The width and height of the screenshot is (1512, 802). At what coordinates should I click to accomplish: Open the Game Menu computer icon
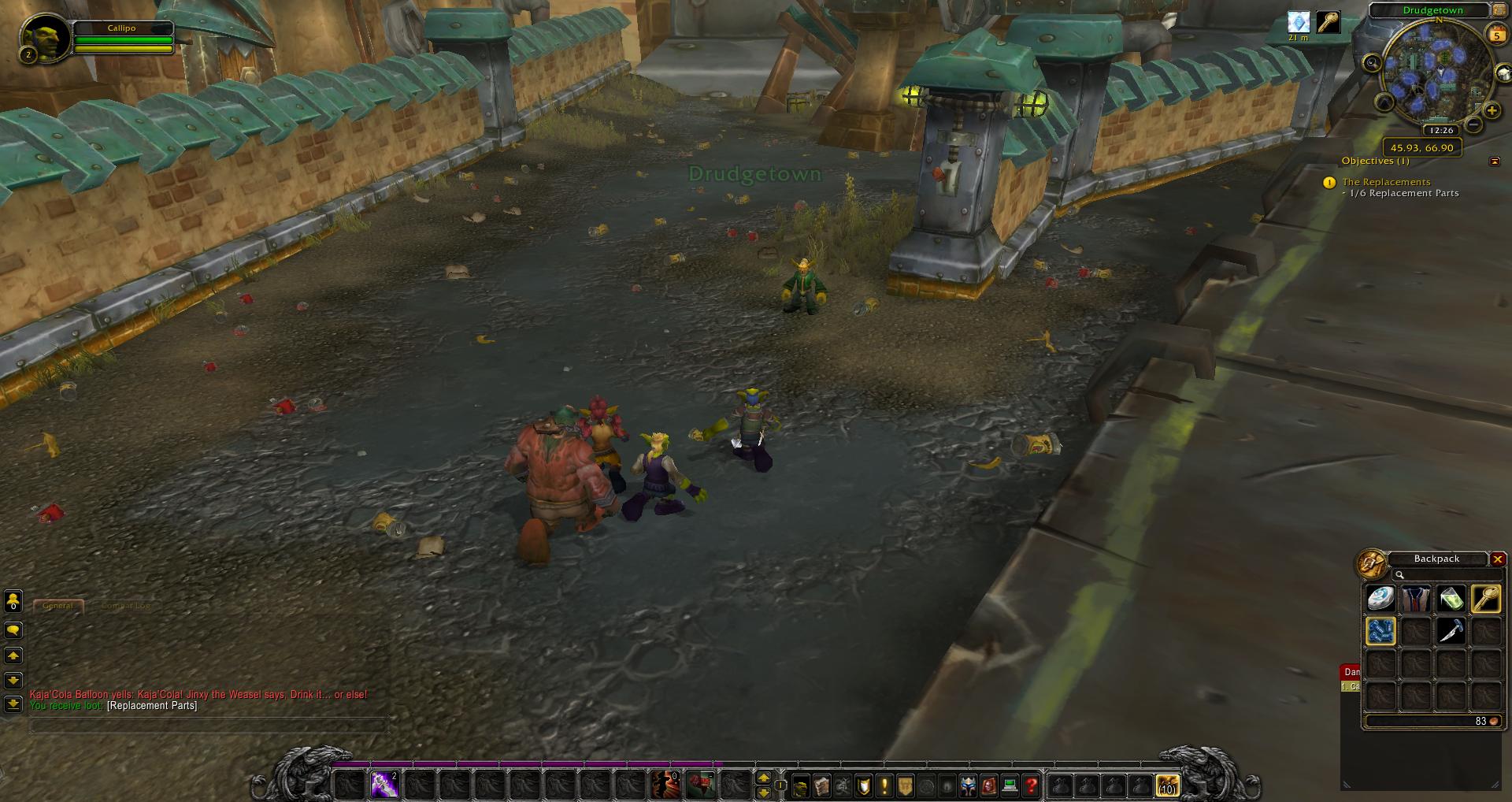[1010, 785]
